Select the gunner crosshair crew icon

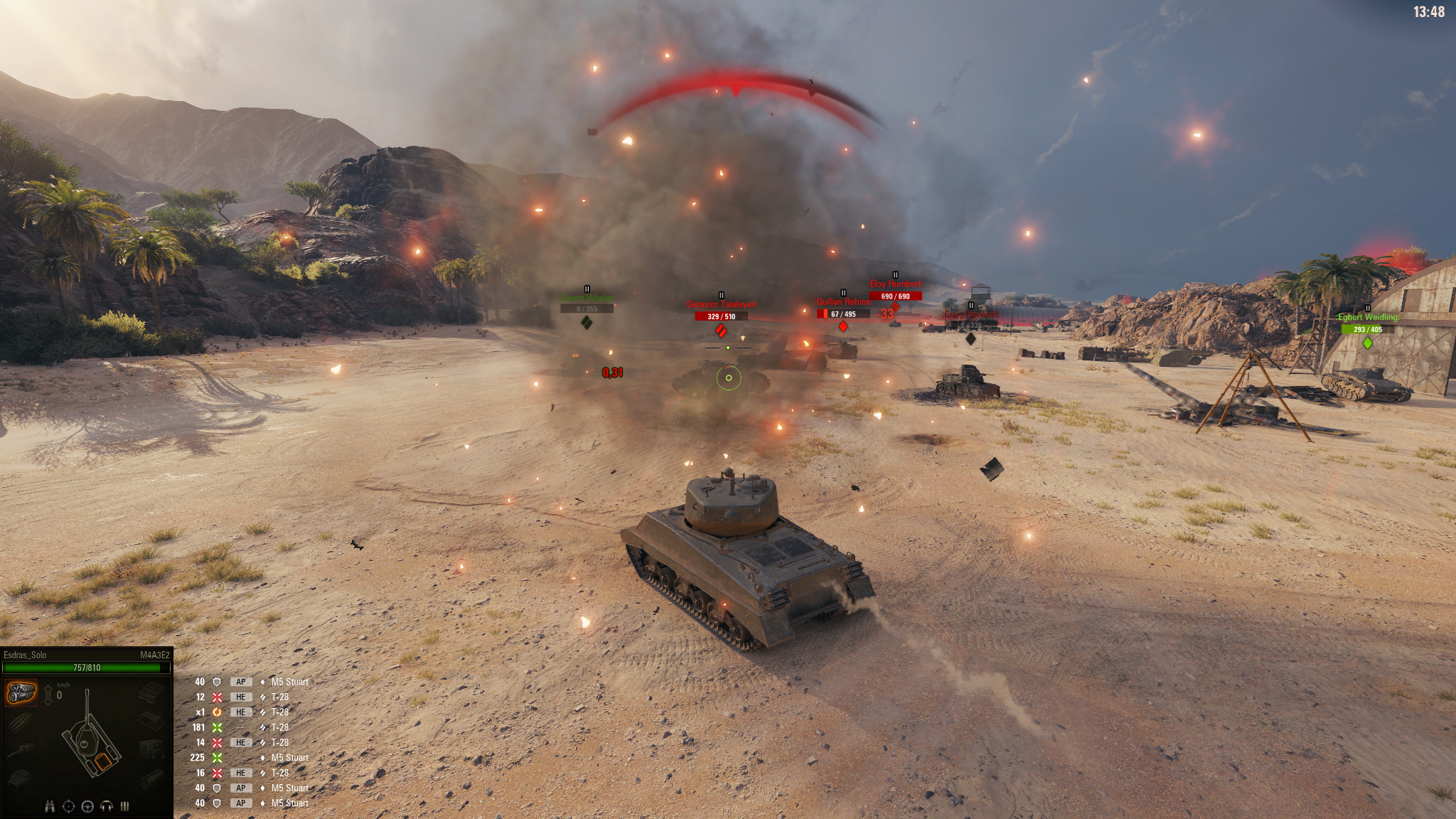[69, 806]
